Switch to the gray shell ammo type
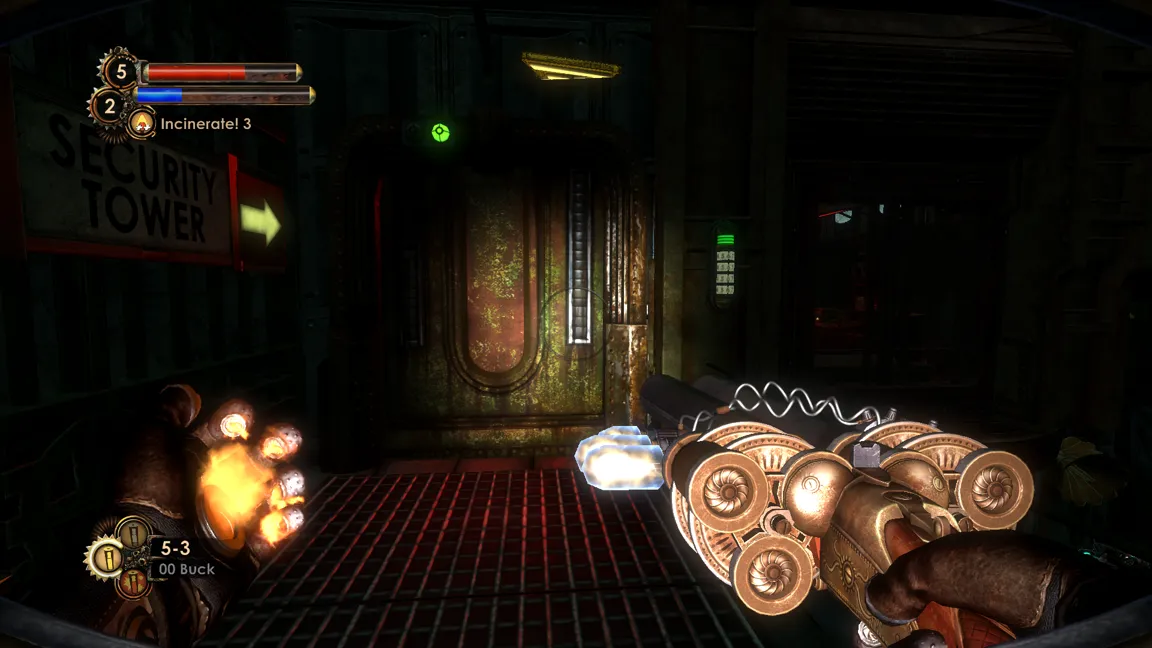This screenshot has height=648, width=1152. coord(133,532)
